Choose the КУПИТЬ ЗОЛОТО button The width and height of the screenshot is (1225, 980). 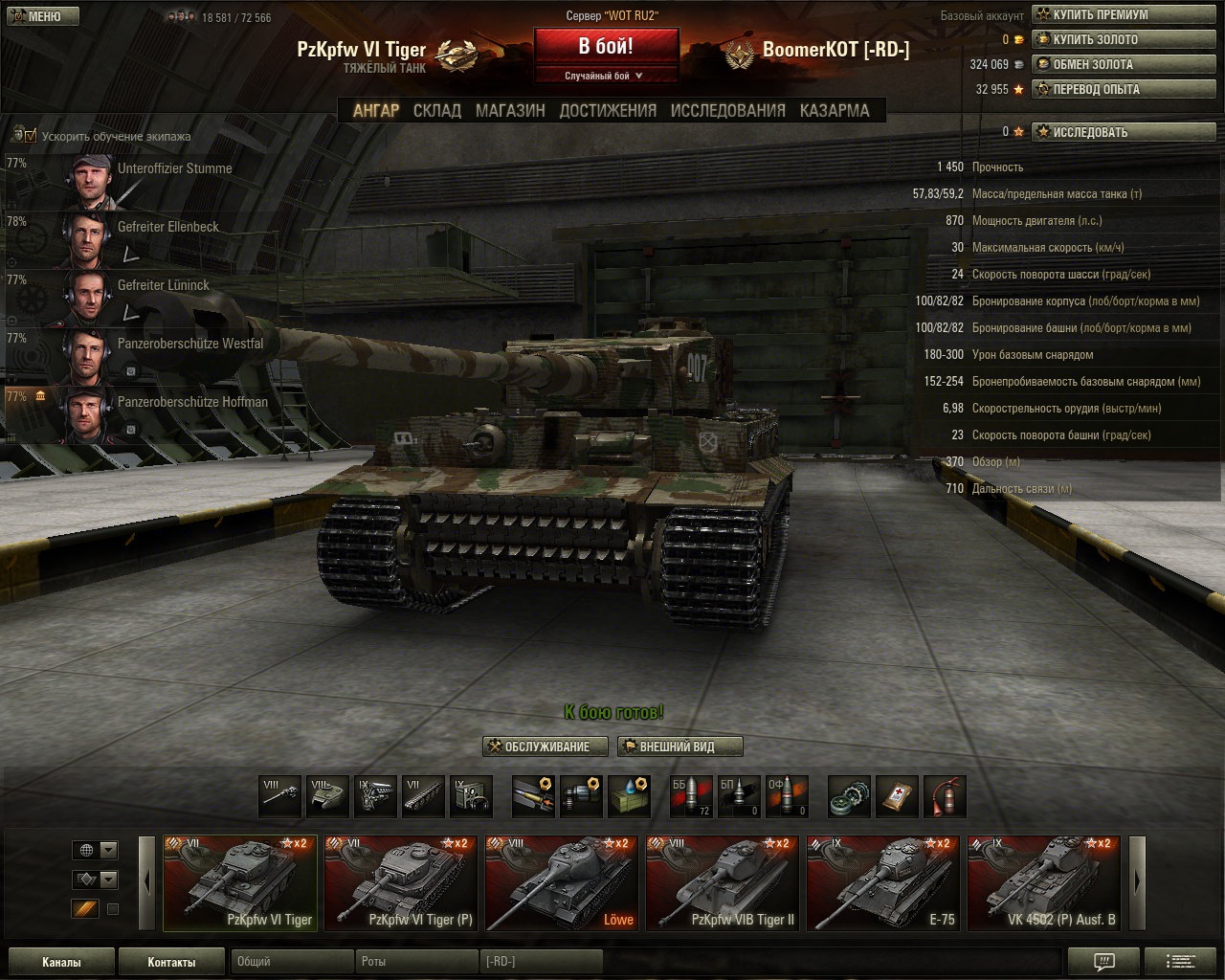click(x=1125, y=39)
